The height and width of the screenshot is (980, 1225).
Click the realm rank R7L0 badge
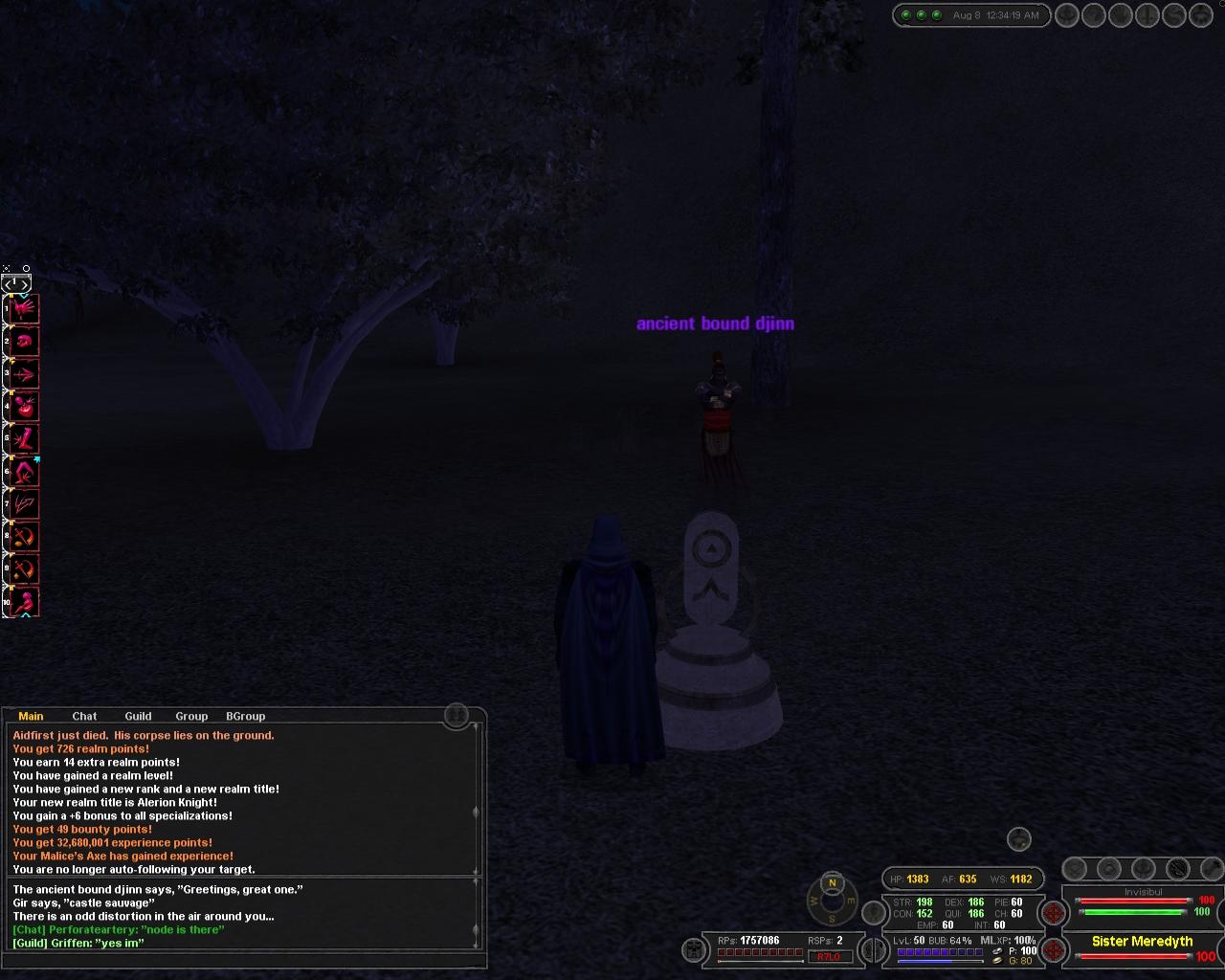(x=829, y=956)
